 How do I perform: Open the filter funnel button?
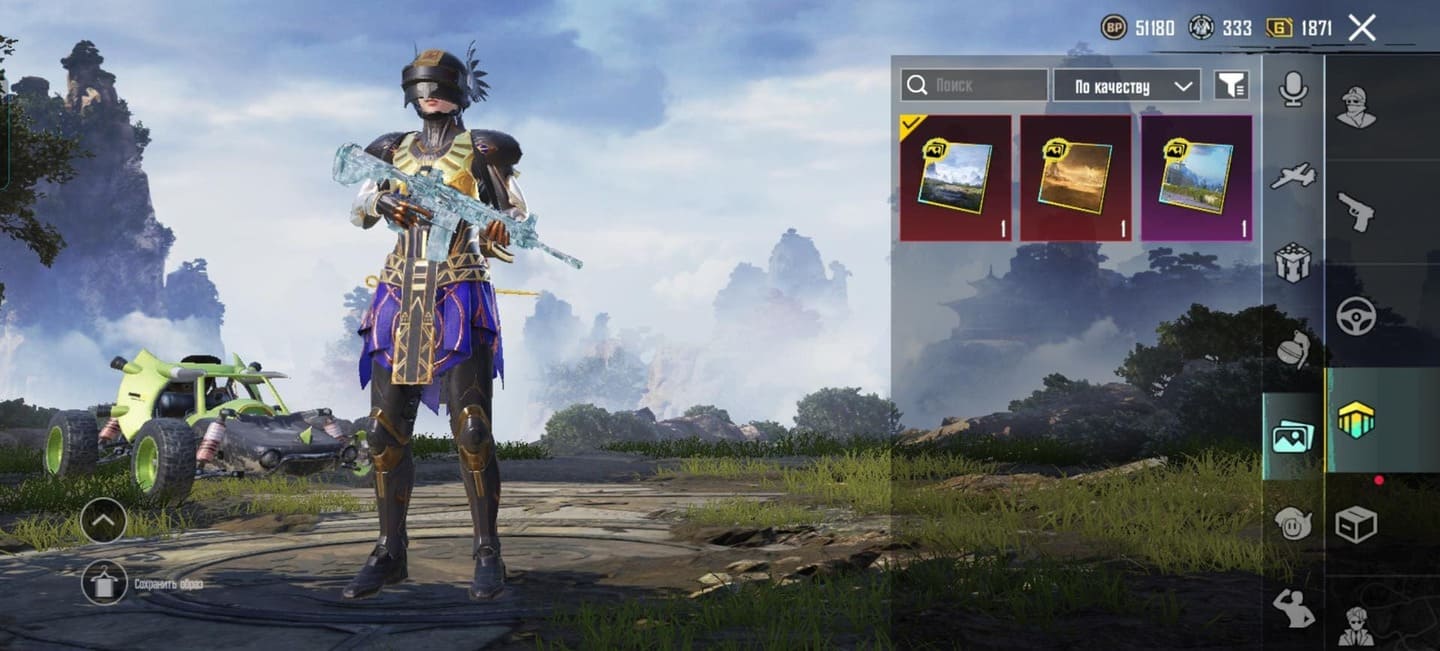[1232, 86]
